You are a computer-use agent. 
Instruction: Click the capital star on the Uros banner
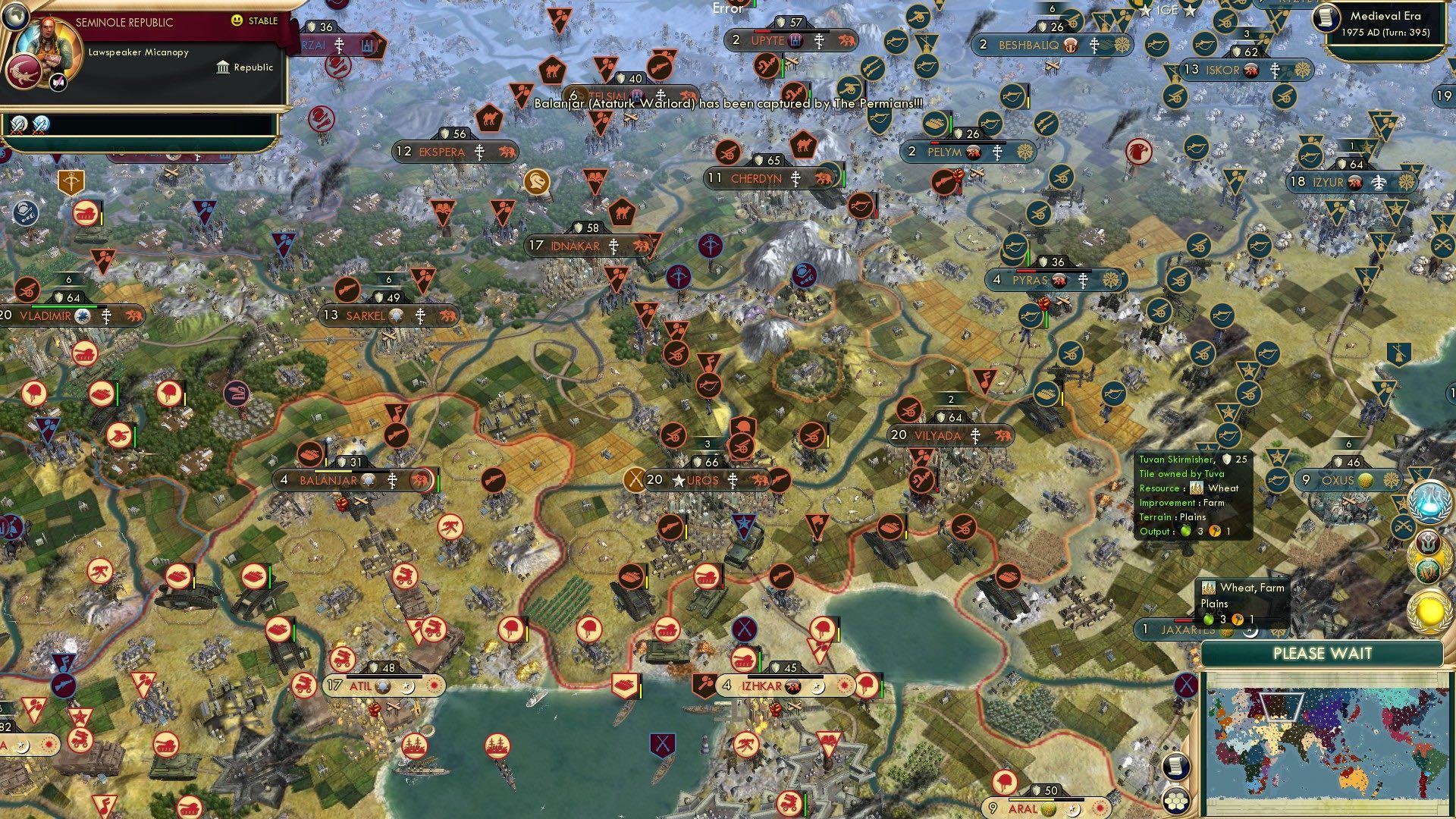(680, 480)
